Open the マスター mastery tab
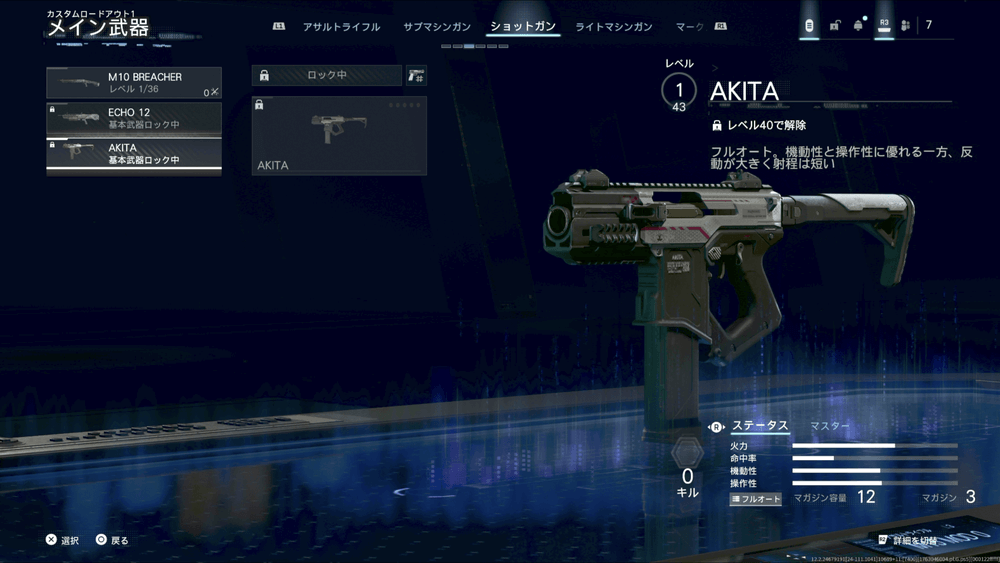Image resolution: width=1000 pixels, height=563 pixels. coord(830,426)
